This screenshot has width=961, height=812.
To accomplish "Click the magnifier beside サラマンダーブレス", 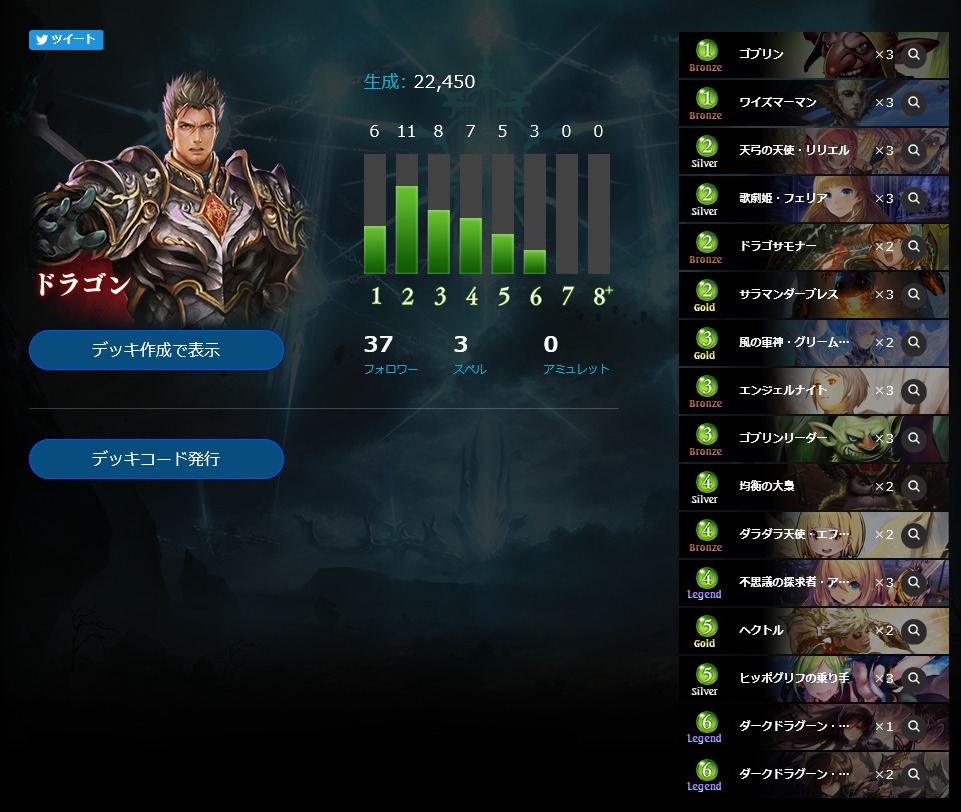I will [913, 294].
